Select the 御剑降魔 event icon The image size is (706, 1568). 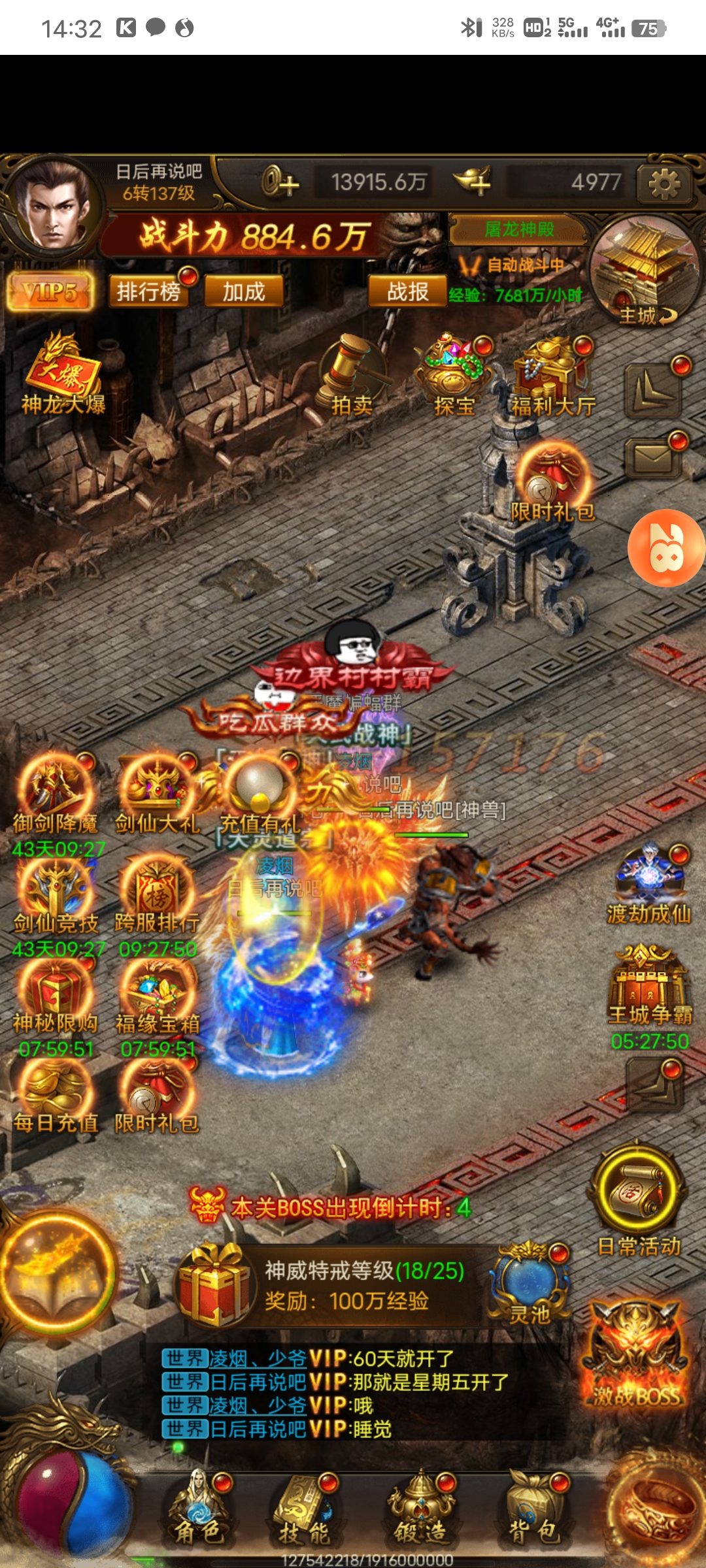point(56,794)
